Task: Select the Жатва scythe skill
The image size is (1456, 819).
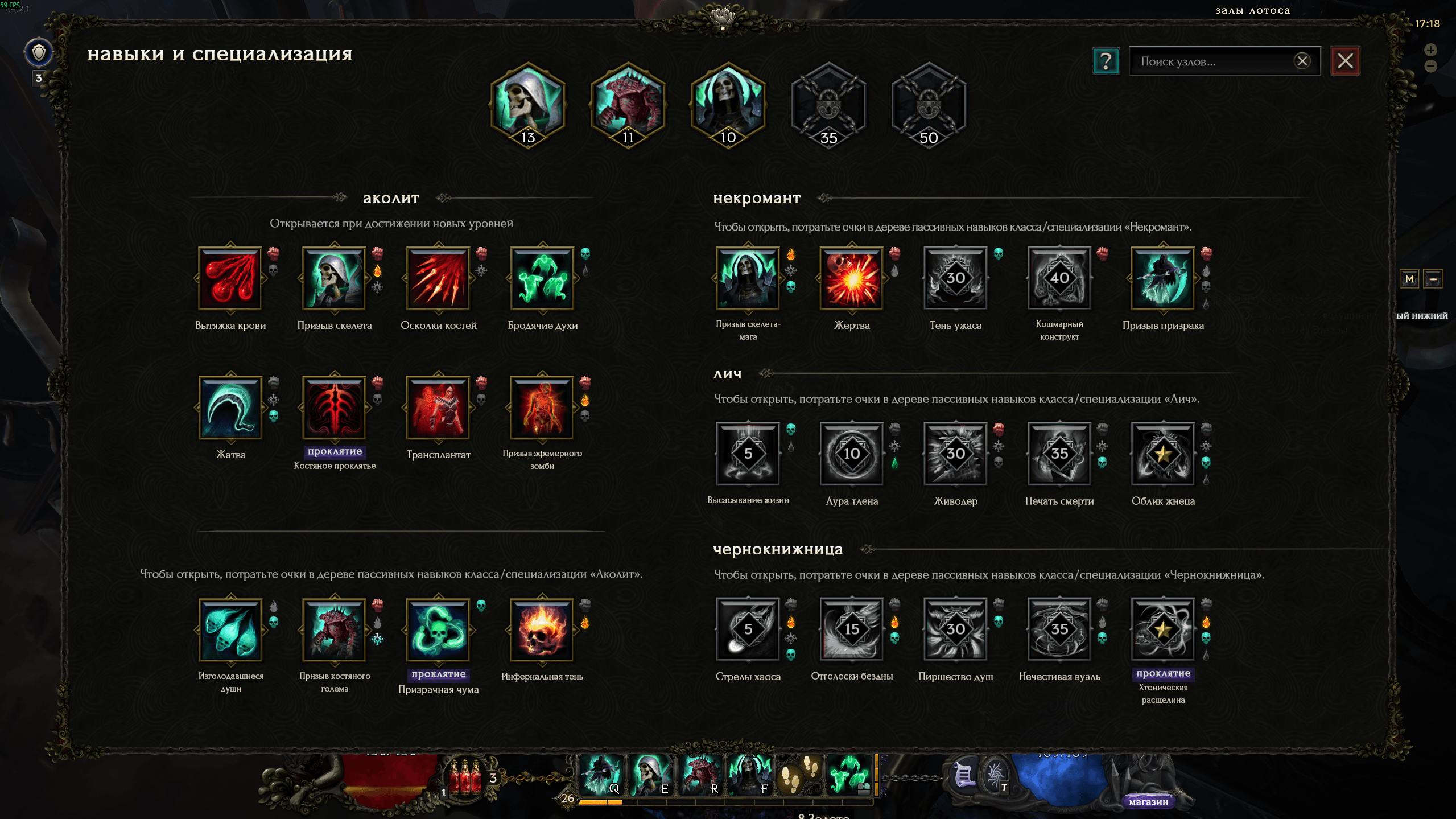Action: [230, 408]
